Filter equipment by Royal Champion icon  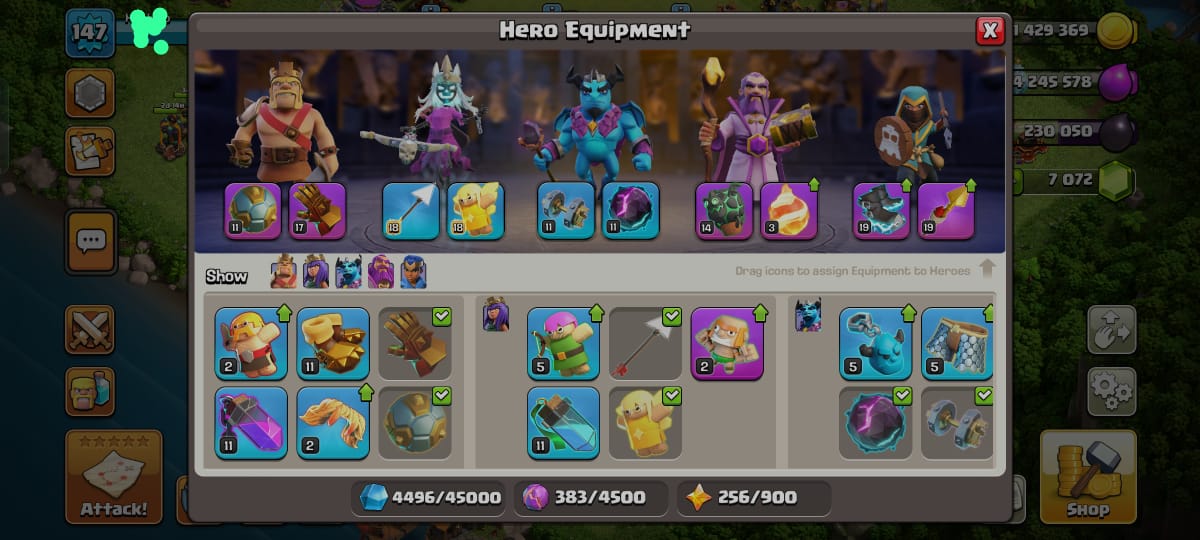click(413, 272)
